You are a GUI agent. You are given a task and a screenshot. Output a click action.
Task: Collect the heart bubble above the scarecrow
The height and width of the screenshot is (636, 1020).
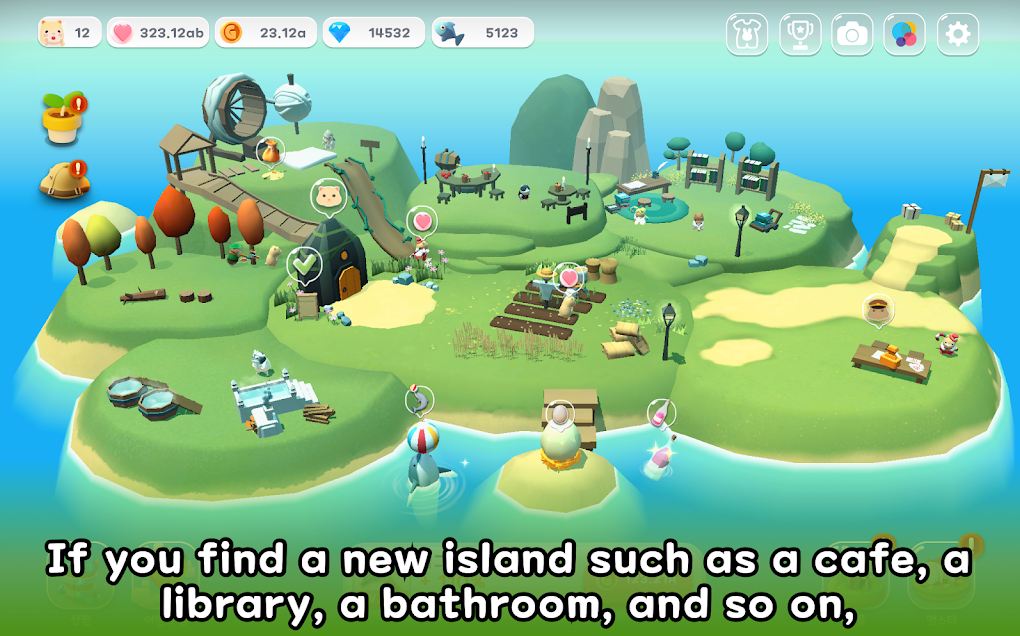(x=570, y=276)
